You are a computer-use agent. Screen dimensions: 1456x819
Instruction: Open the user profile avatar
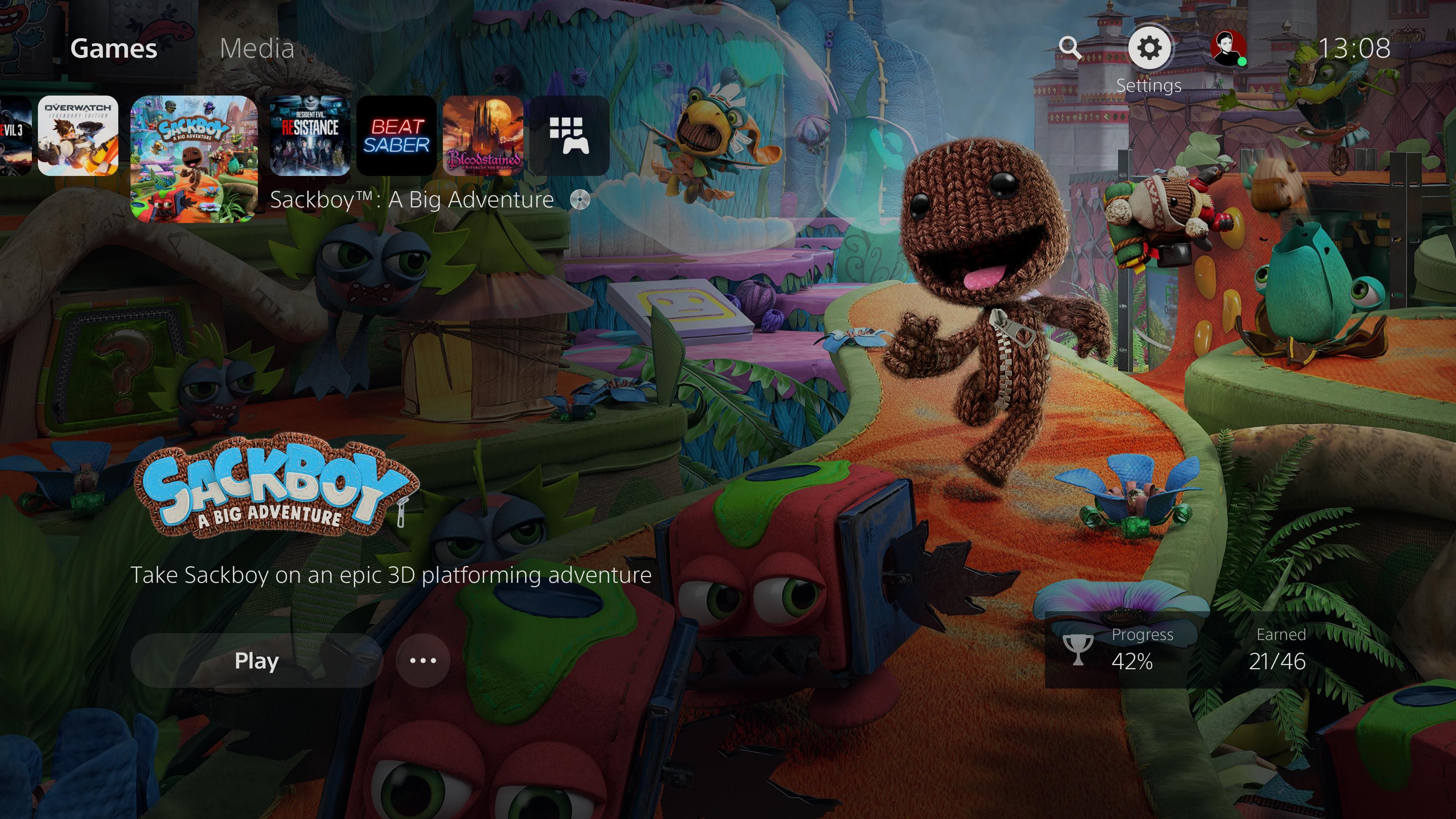pos(1228,48)
